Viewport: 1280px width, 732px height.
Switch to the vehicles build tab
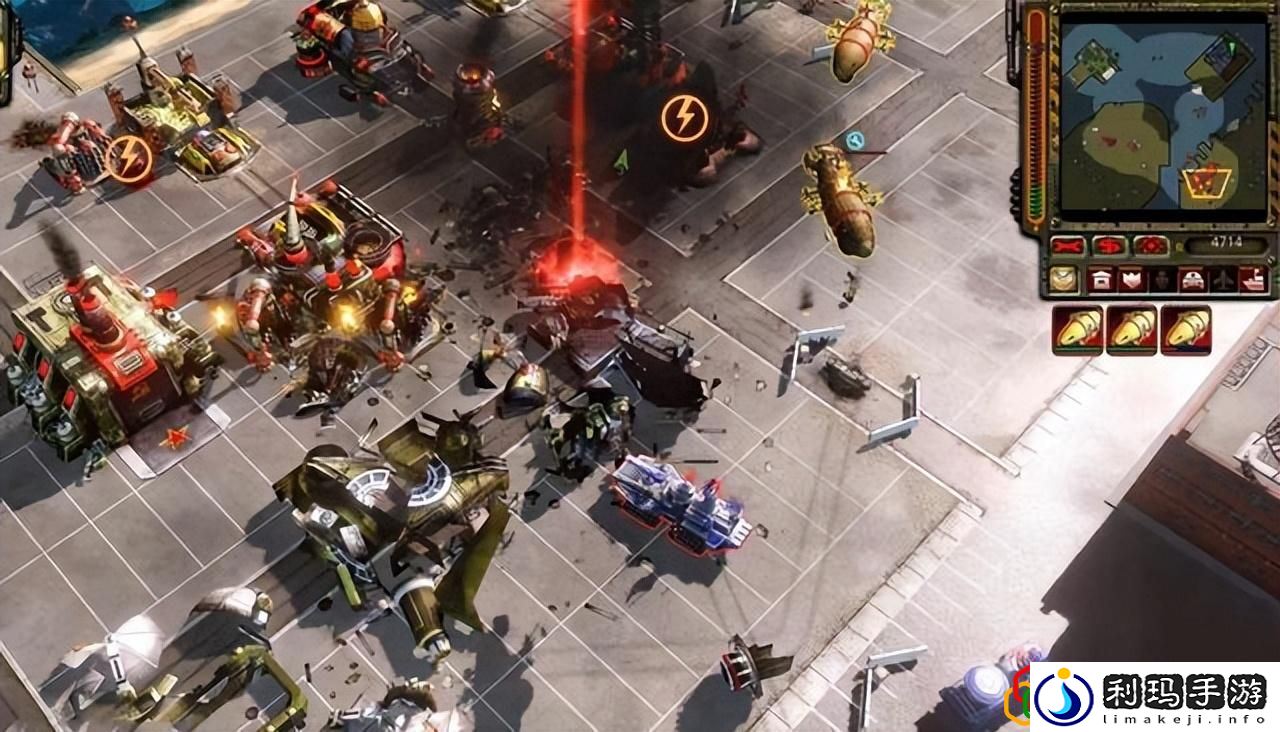tap(1191, 280)
